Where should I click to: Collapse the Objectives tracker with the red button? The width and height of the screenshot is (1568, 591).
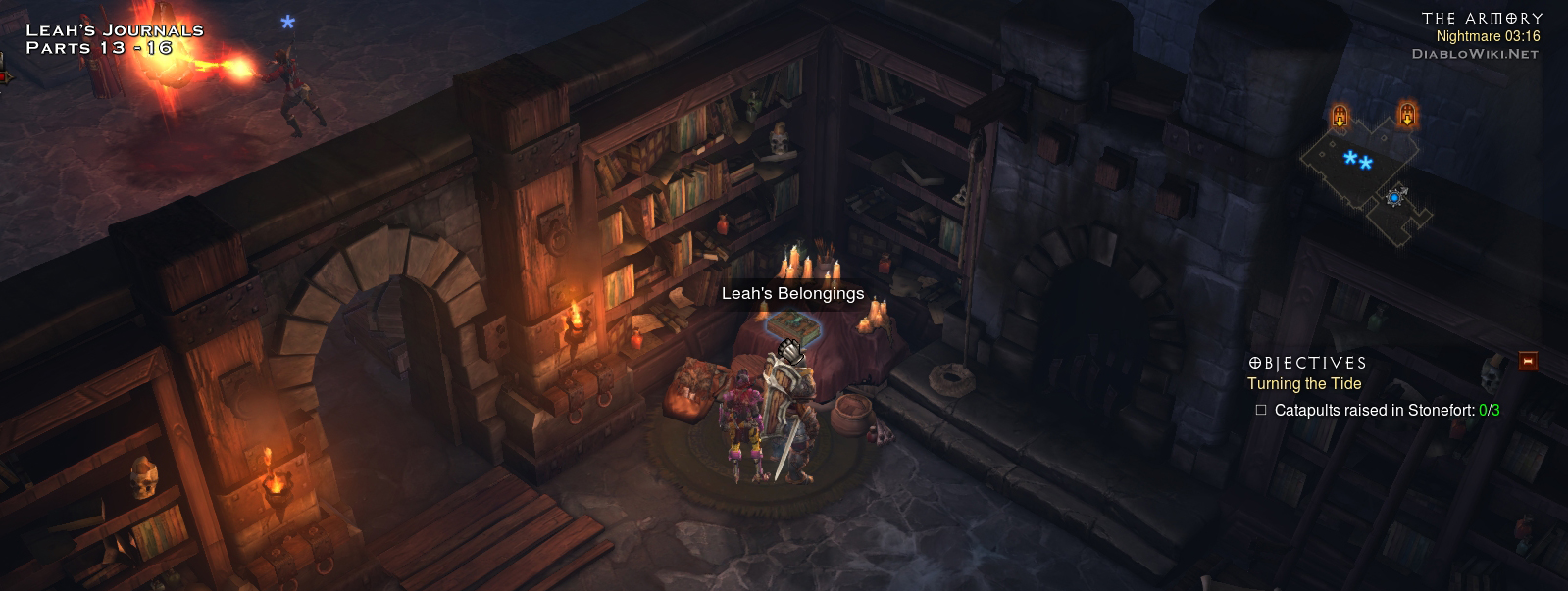pos(1527,362)
